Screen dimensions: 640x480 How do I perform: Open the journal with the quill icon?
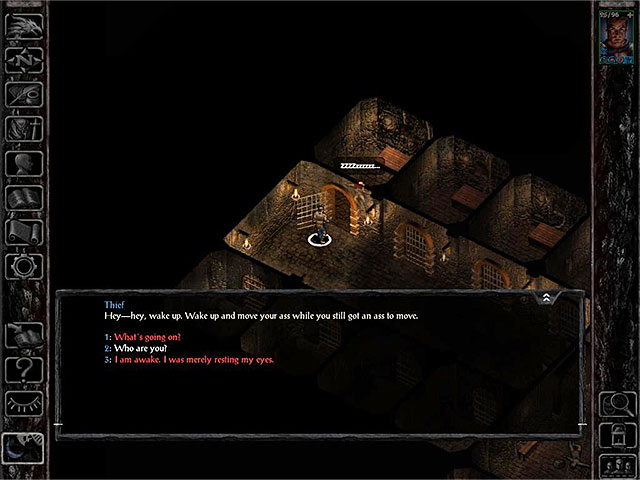tap(22, 94)
